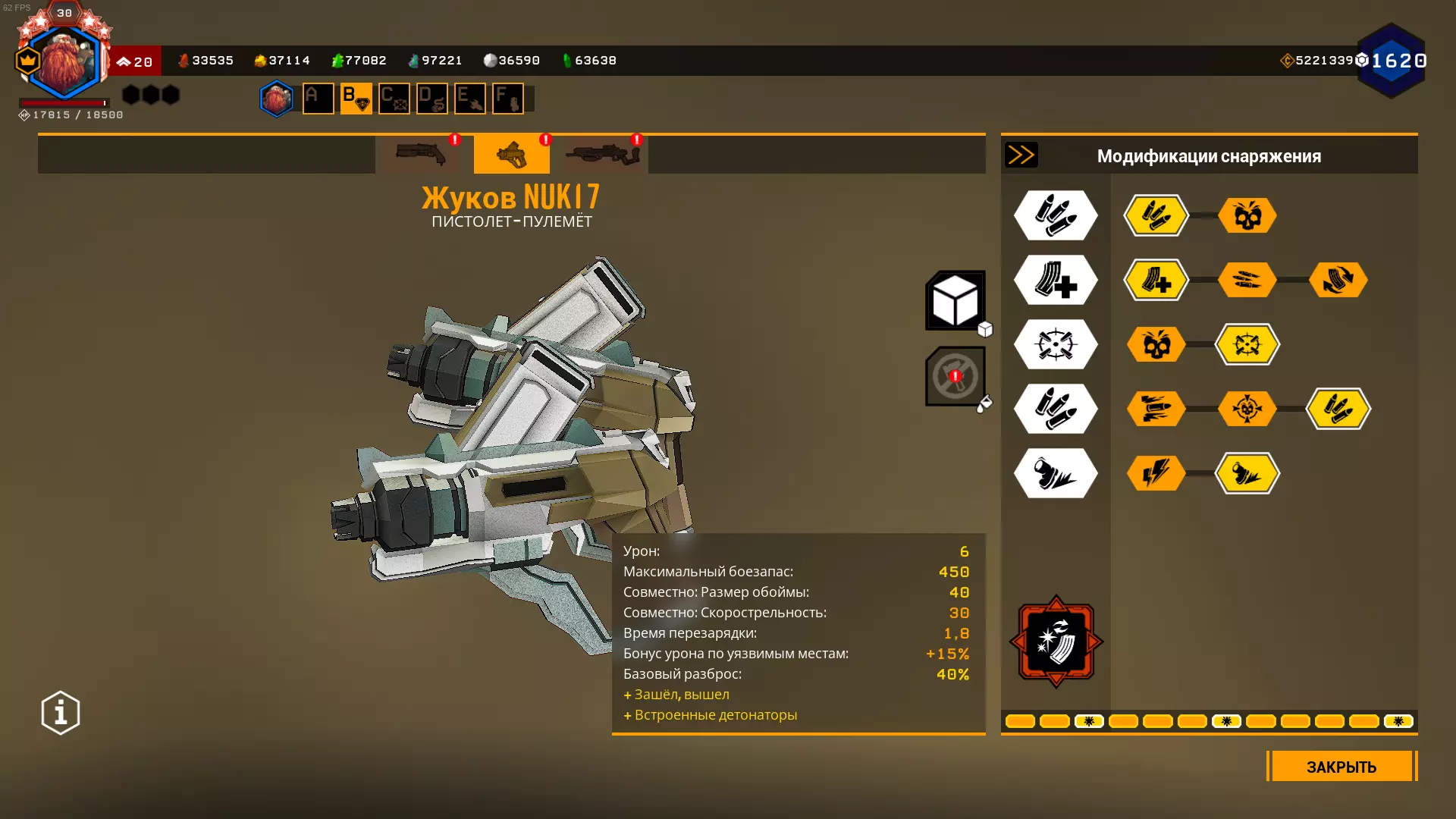The height and width of the screenshot is (819, 1456).
Task: Show weapon info with the i icon
Action: [x=61, y=713]
